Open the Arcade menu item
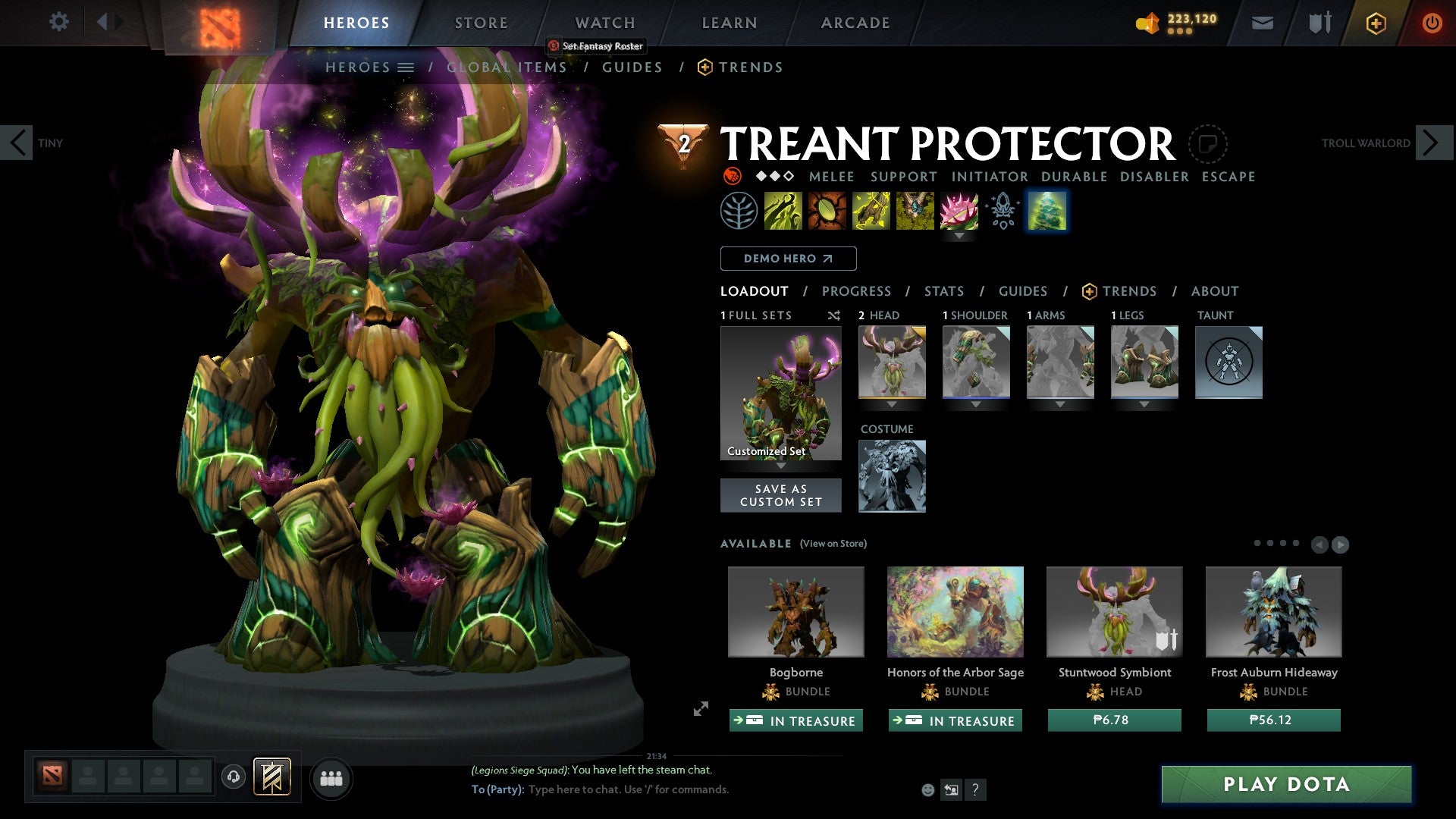The height and width of the screenshot is (819, 1456). tap(855, 23)
